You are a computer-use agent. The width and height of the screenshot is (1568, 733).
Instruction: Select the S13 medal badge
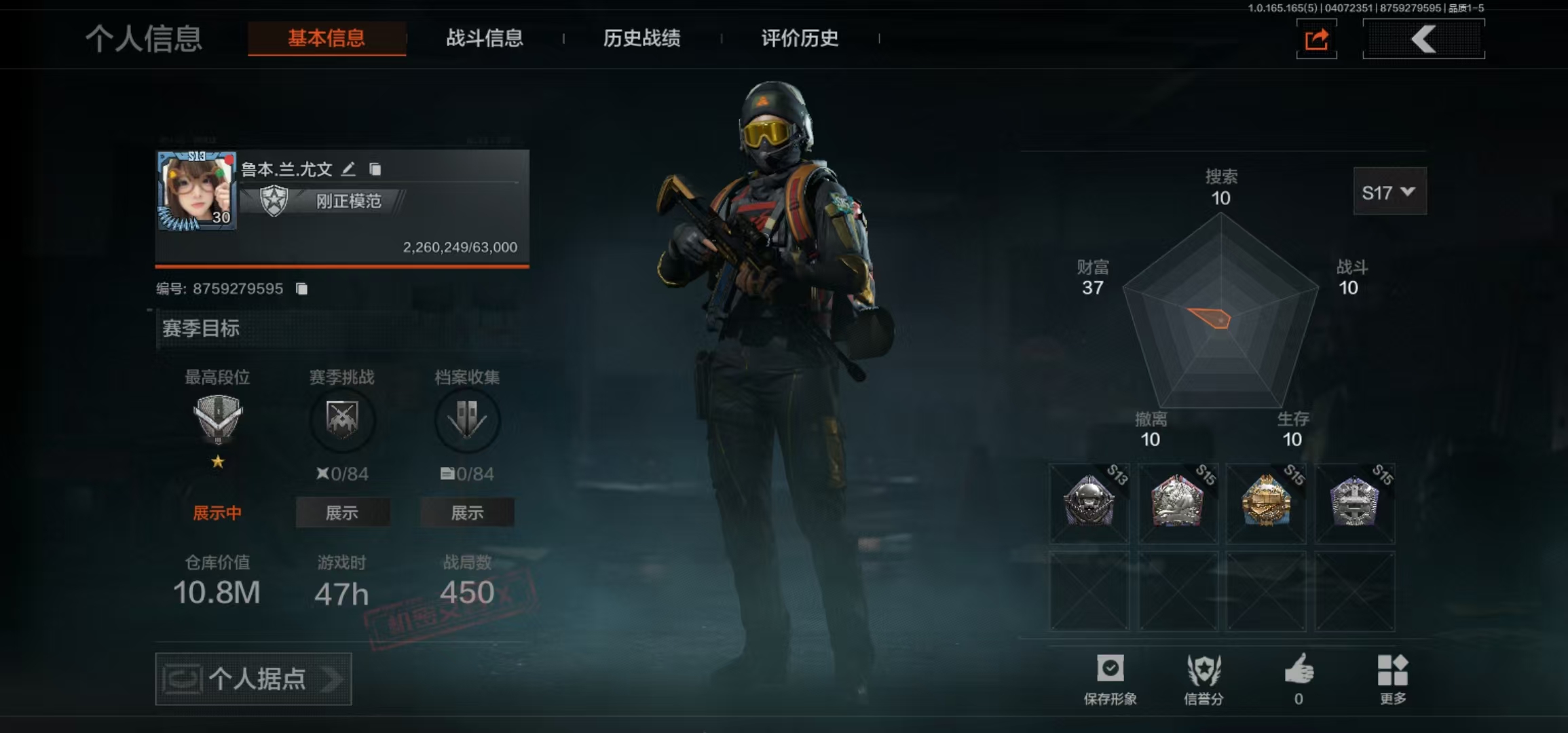tap(1089, 503)
